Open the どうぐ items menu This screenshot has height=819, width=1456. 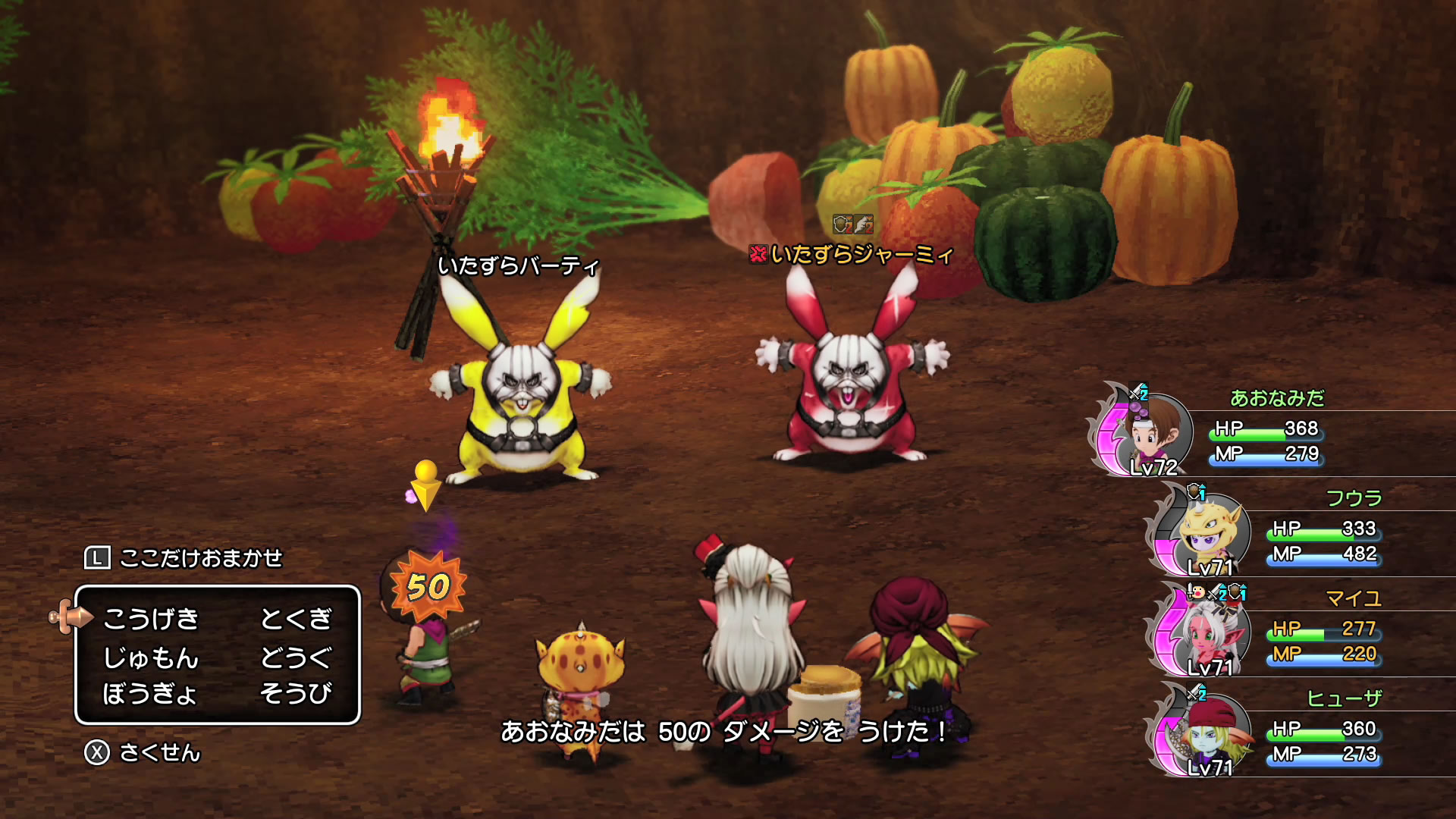296,657
